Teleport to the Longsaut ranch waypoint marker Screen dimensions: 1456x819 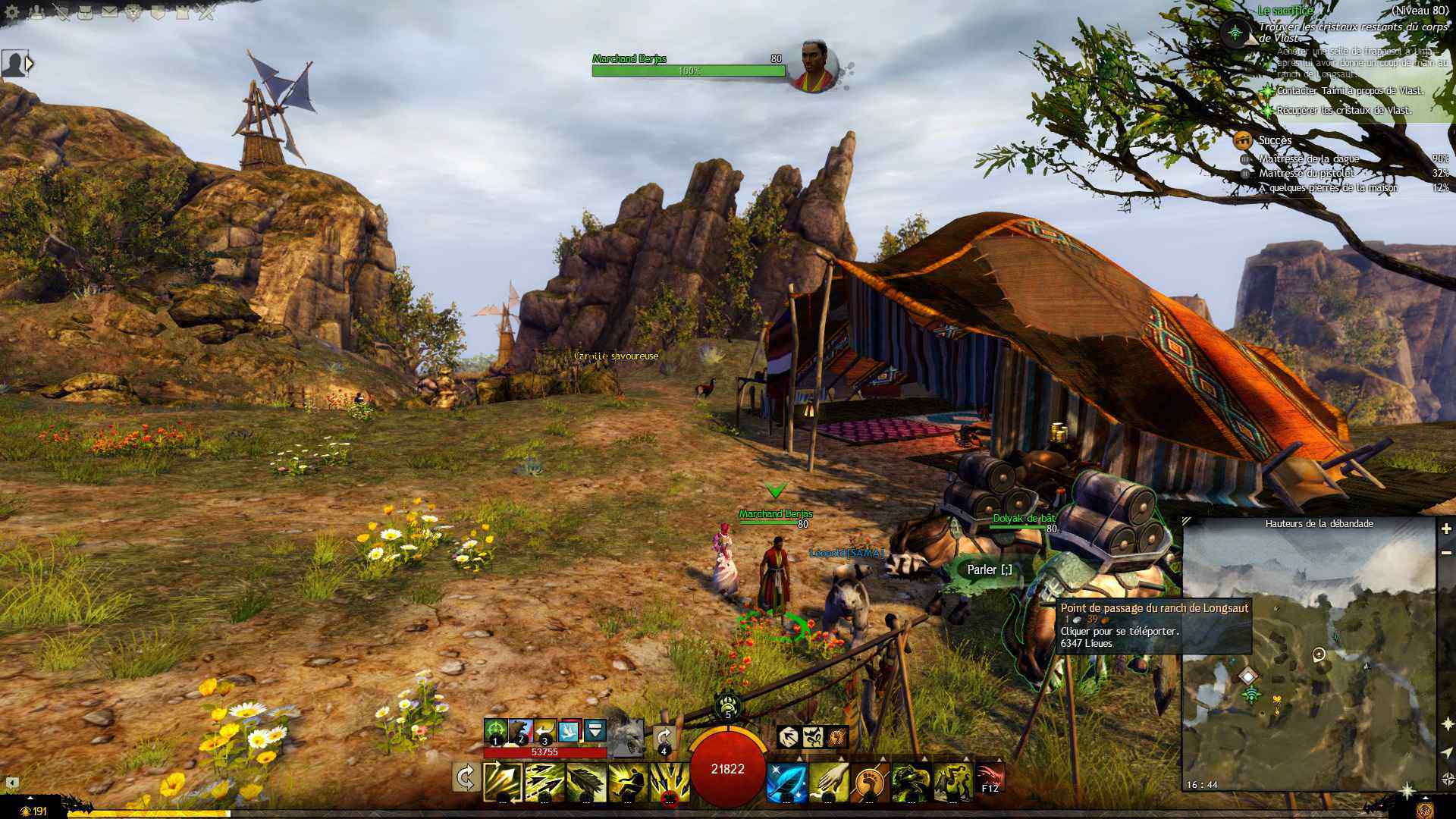click(x=1247, y=675)
